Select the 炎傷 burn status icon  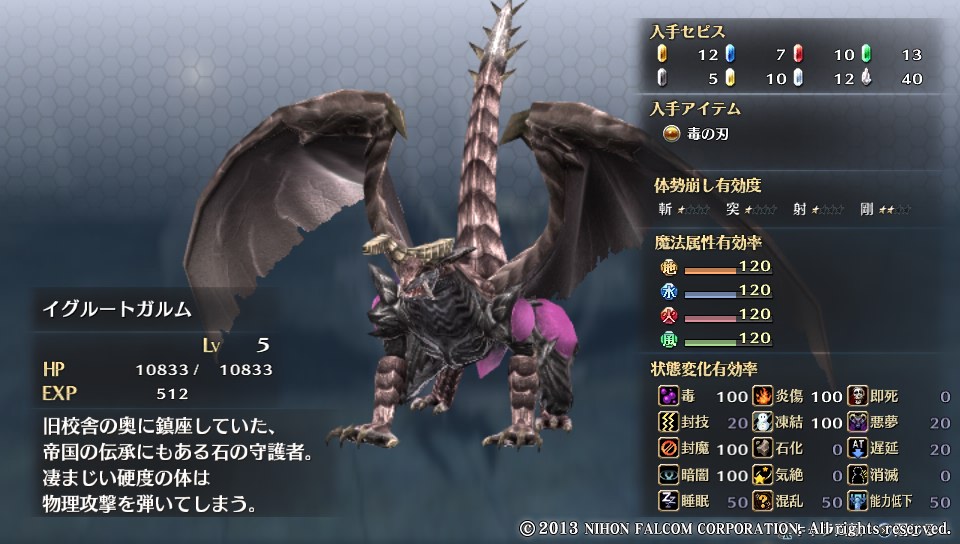click(763, 397)
